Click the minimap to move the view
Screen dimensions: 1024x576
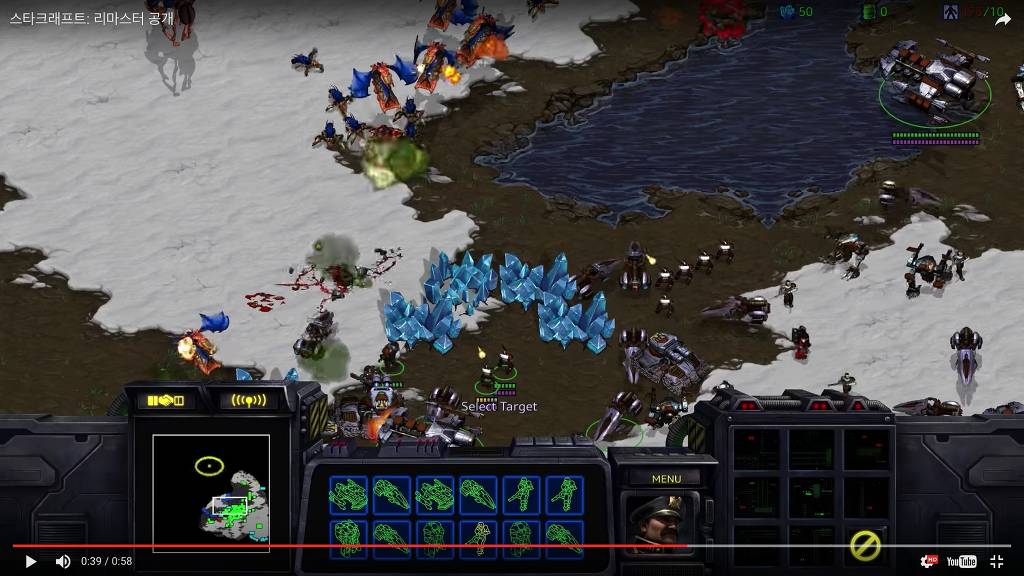[211, 491]
